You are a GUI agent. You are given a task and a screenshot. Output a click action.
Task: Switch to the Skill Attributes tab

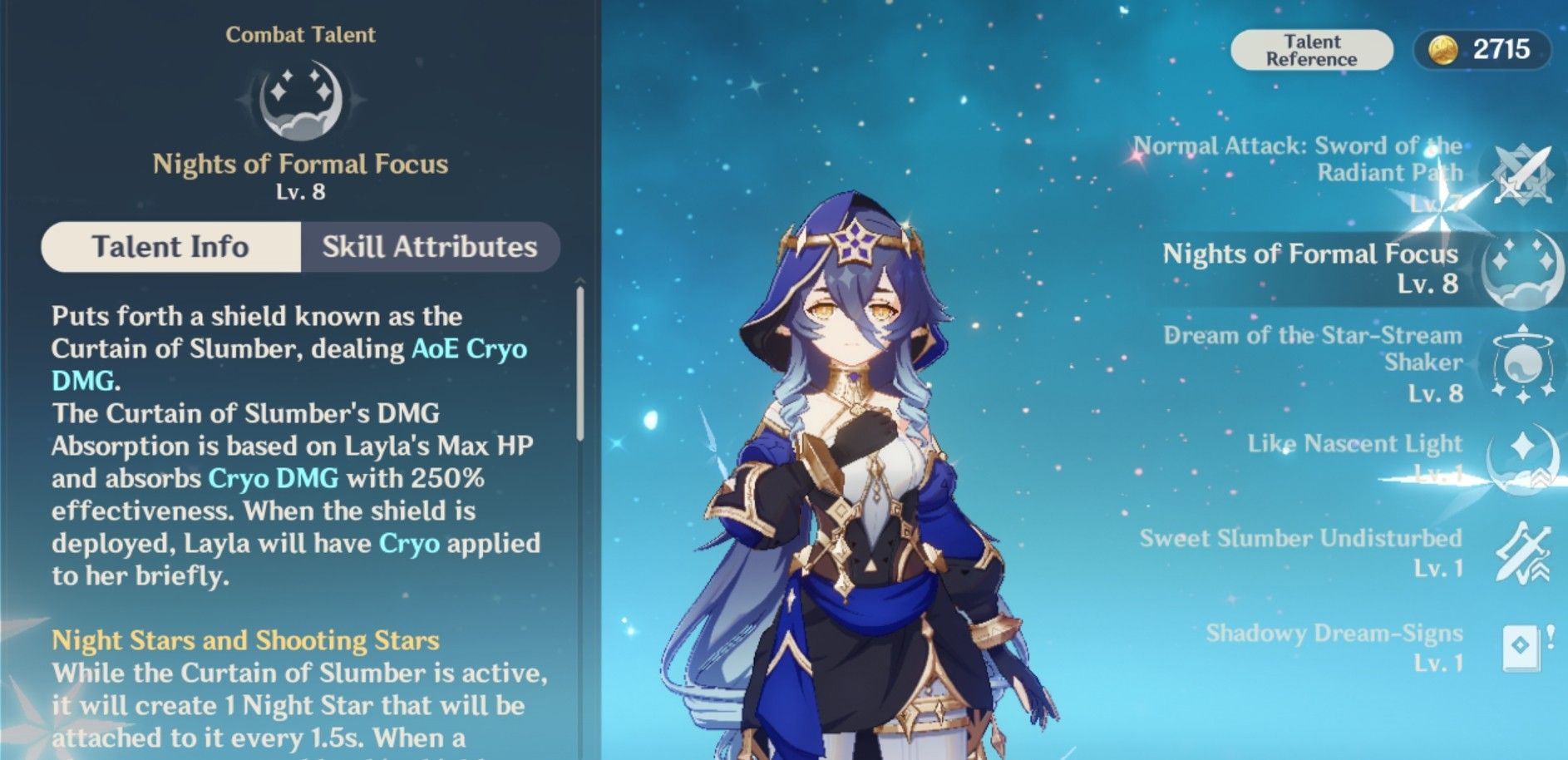pyautogui.click(x=430, y=246)
